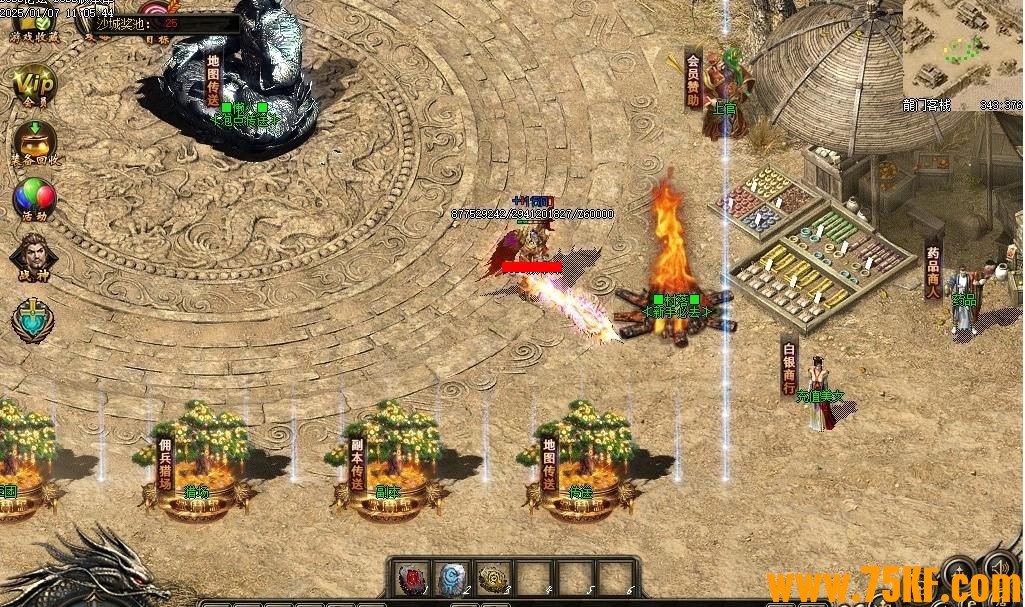Open the VIP 会员 membership icon

(34, 83)
